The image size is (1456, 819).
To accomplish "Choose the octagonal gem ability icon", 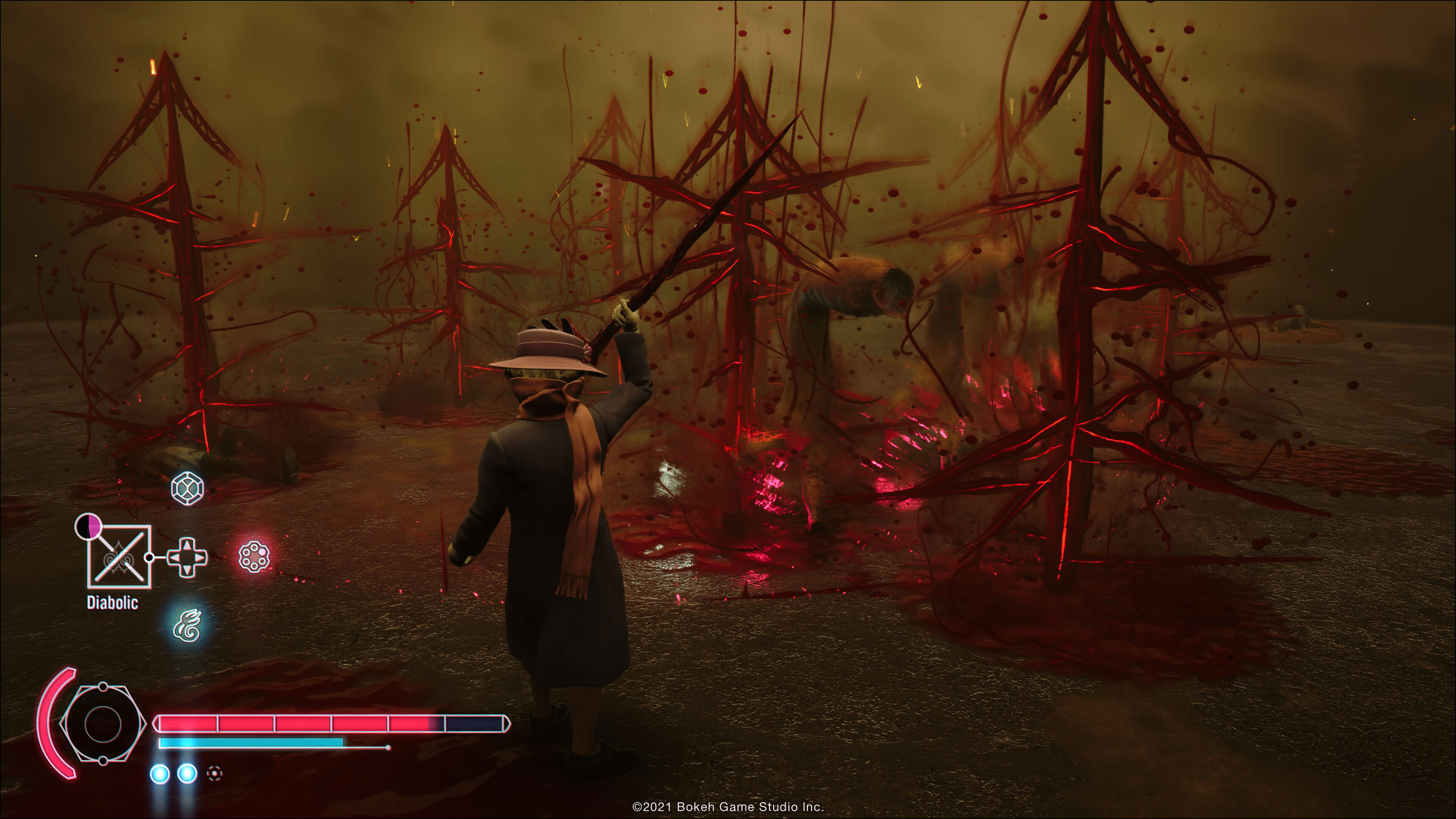I will point(187,488).
